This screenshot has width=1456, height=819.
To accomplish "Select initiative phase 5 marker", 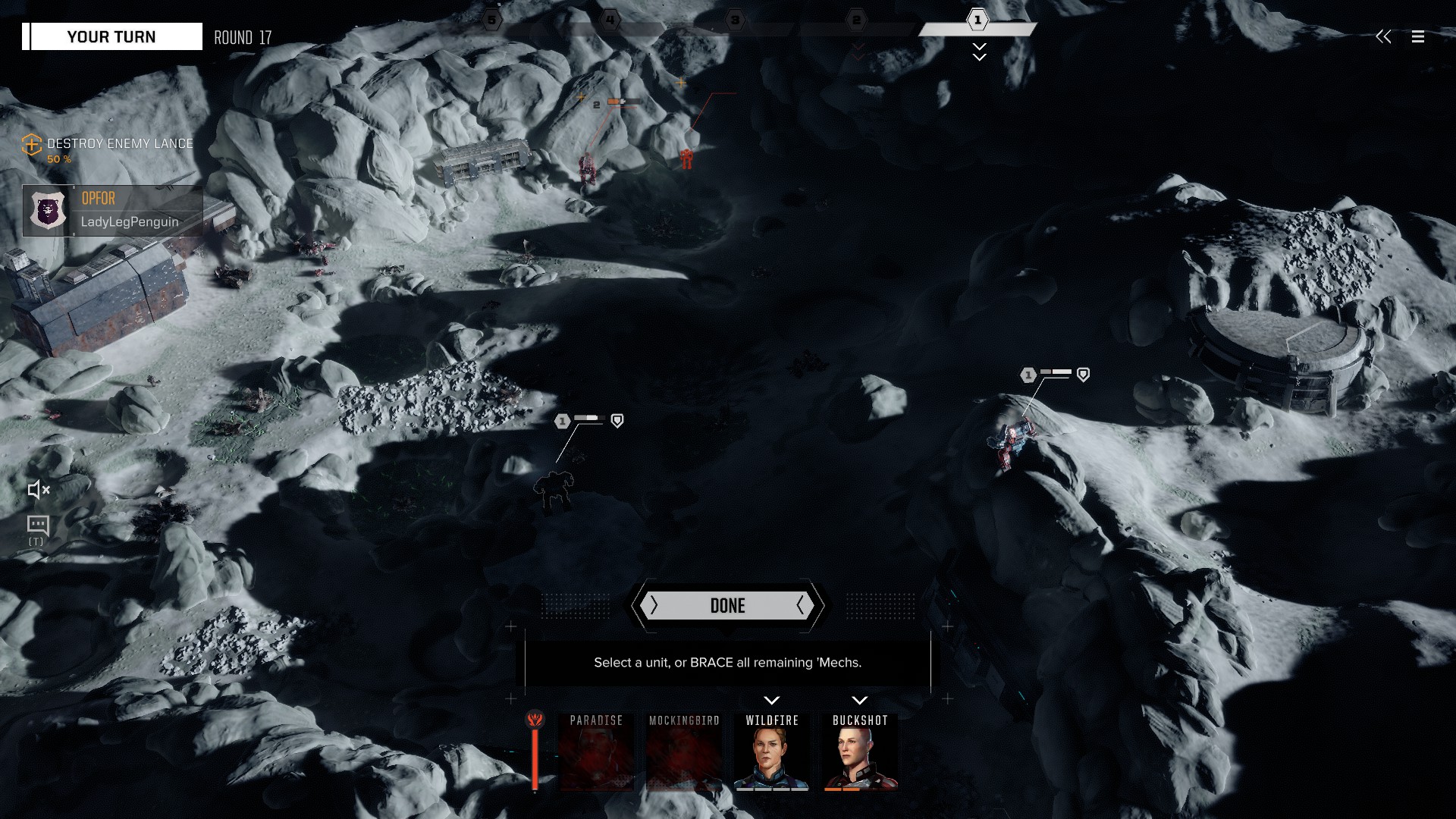I will pos(492,20).
